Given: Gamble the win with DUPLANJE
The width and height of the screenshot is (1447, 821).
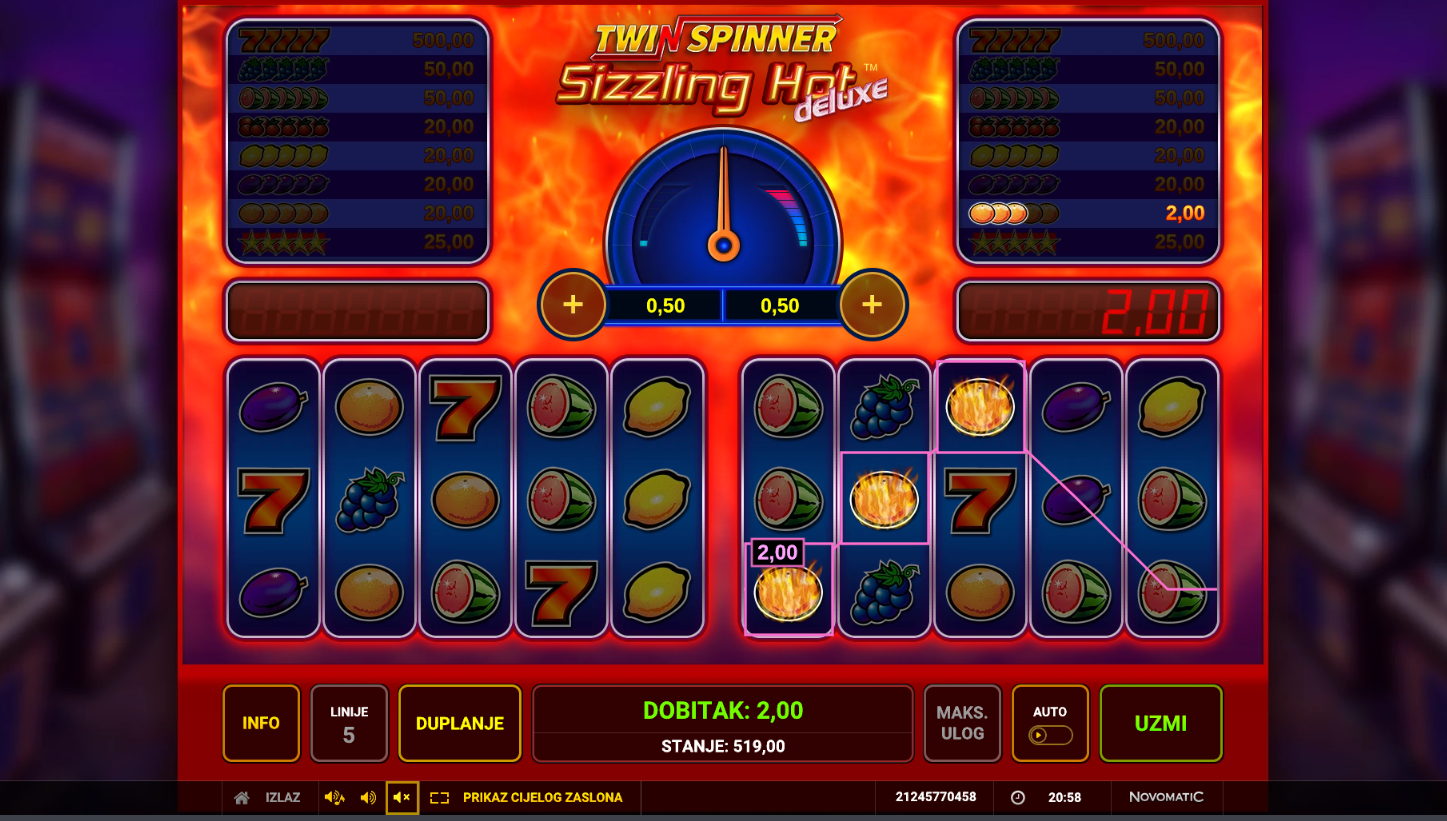Looking at the screenshot, I should [460, 723].
